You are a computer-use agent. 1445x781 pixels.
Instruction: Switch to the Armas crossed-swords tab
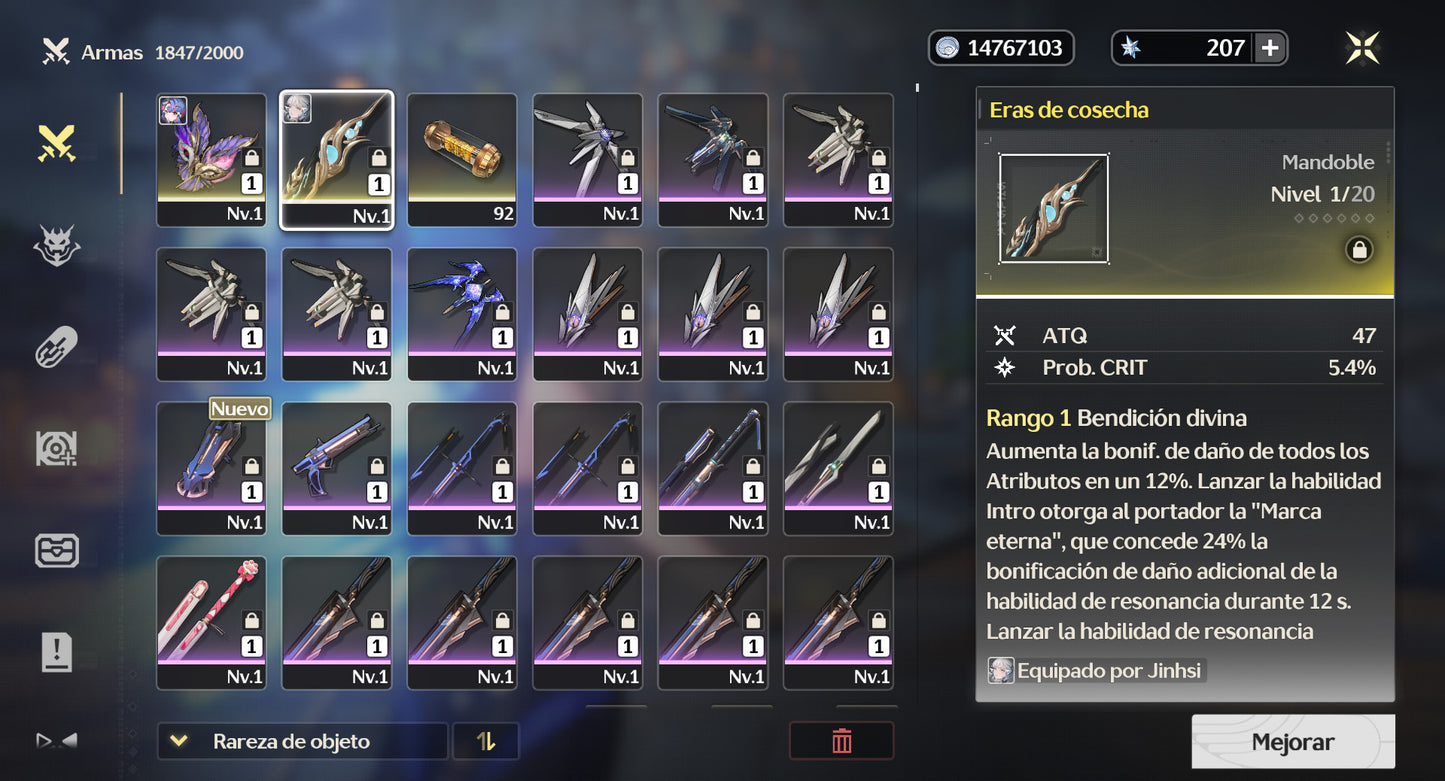57,143
